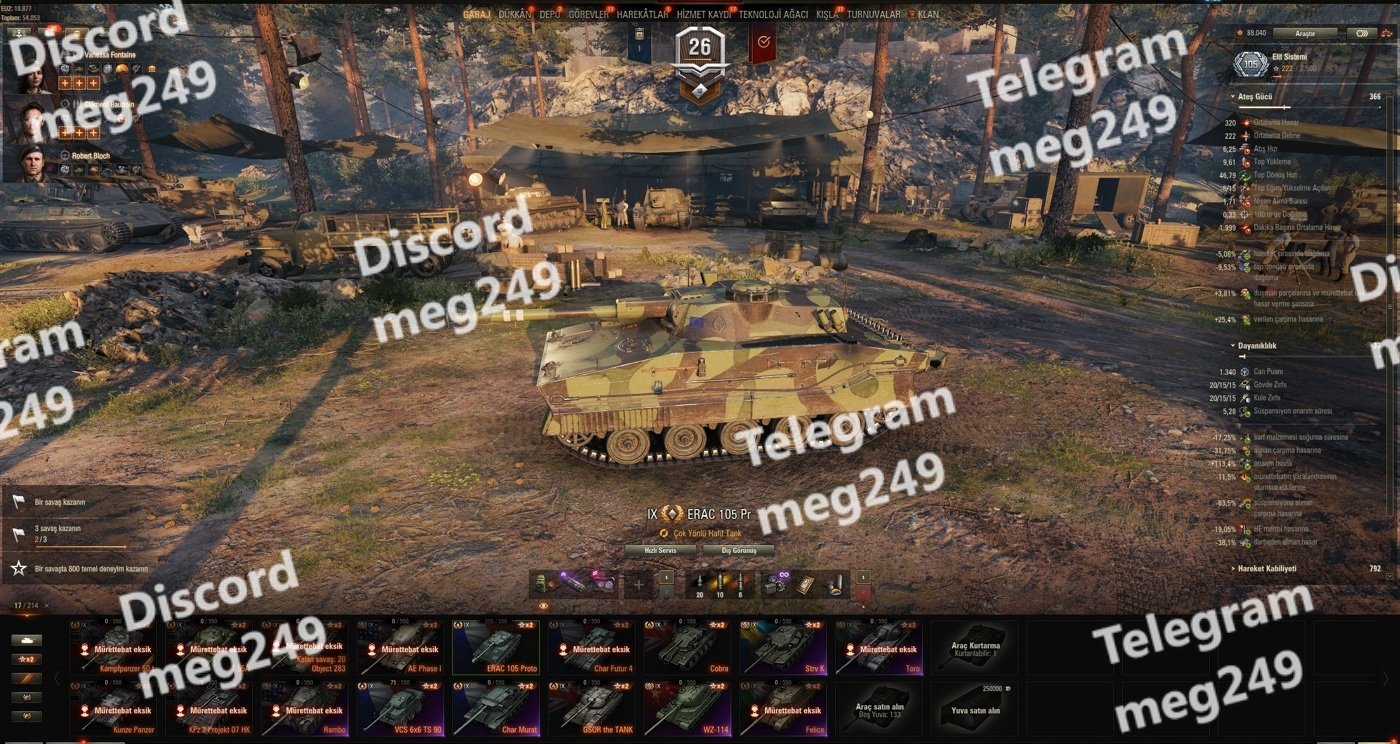The image size is (1400, 744).
Task: Open the shell loadout with 20 rounds
Action: pyautogui.click(x=700, y=584)
